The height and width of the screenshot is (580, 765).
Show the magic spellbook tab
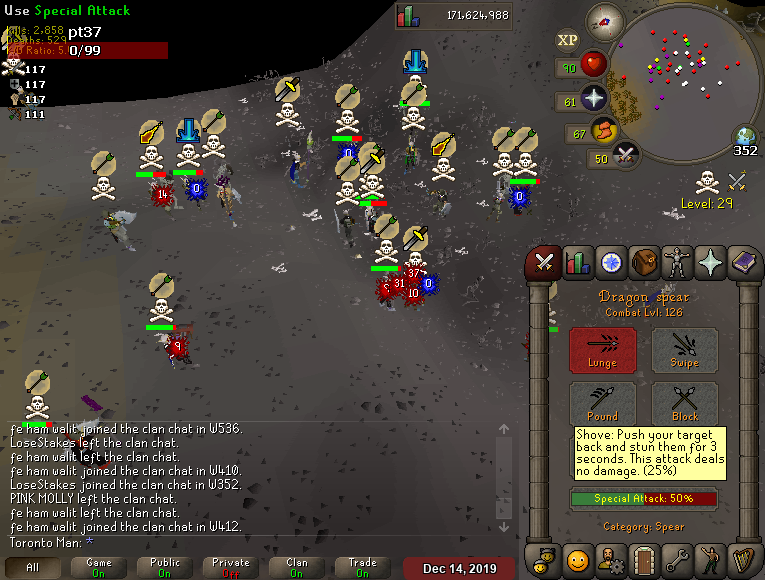(743, 263)
